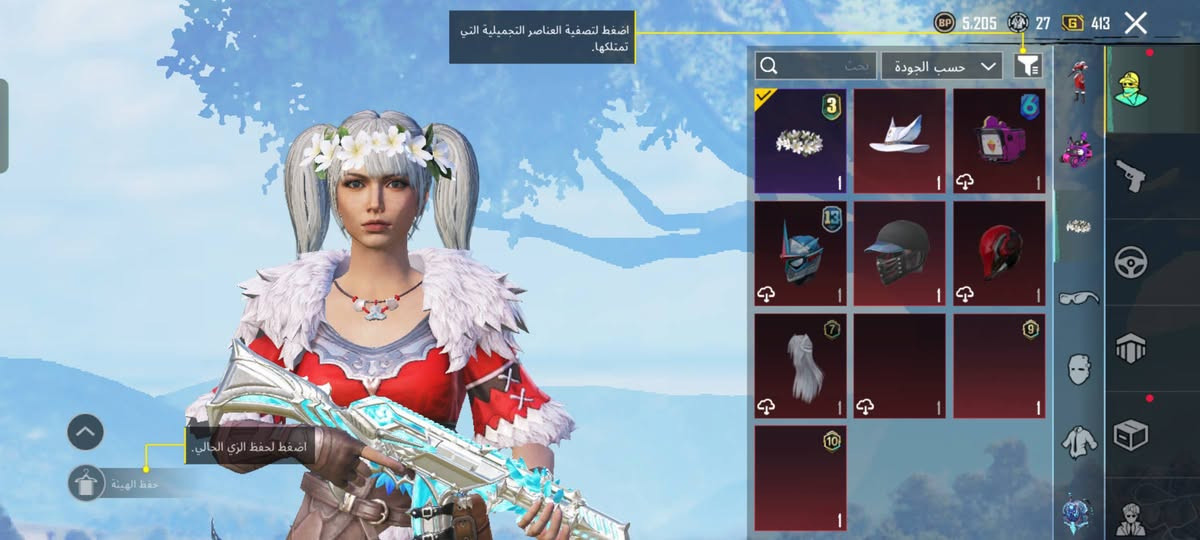
Task: Save the current outfit with hanger button
Action: click(86, 482)
